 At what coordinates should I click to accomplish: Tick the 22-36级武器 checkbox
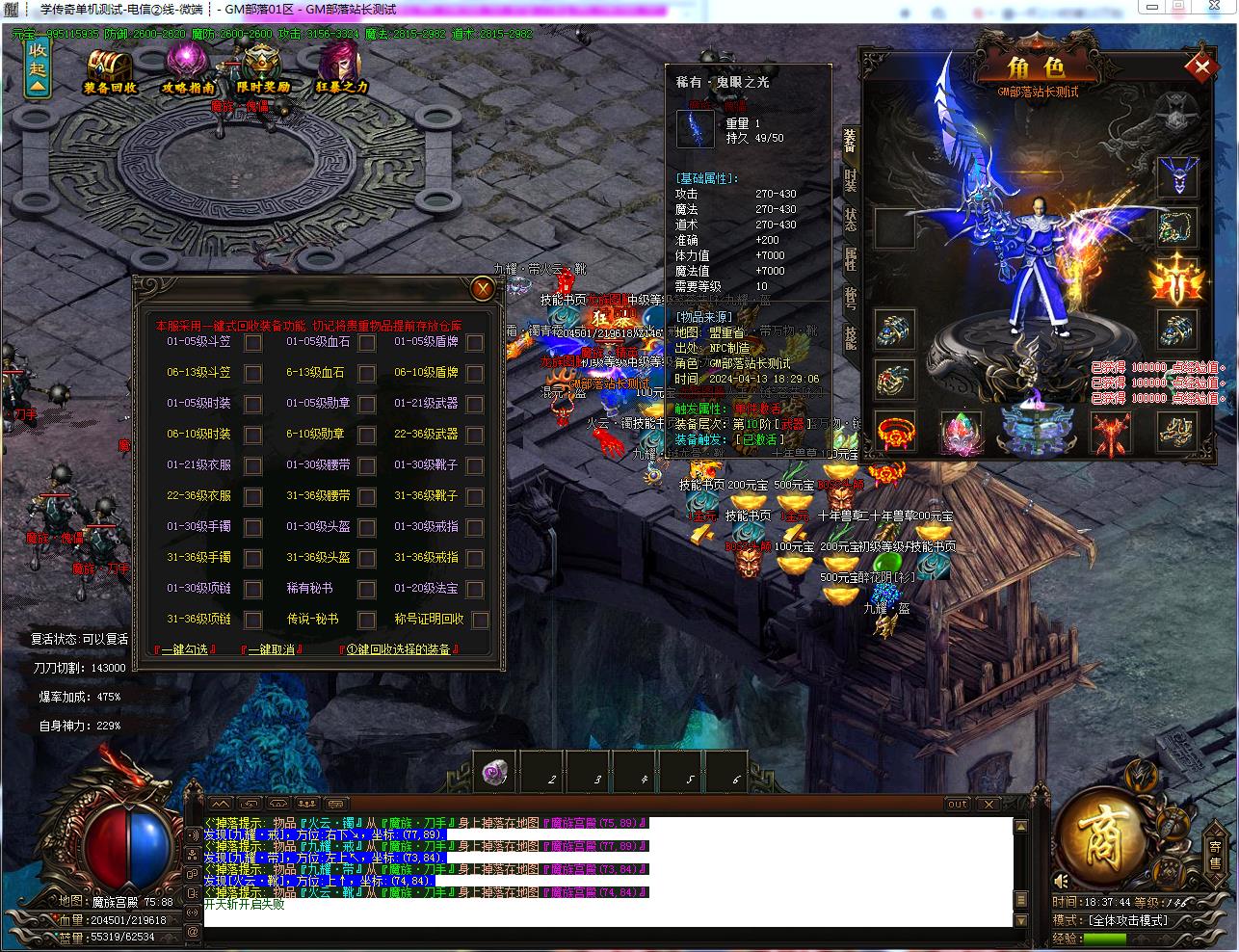pos(475,435)
